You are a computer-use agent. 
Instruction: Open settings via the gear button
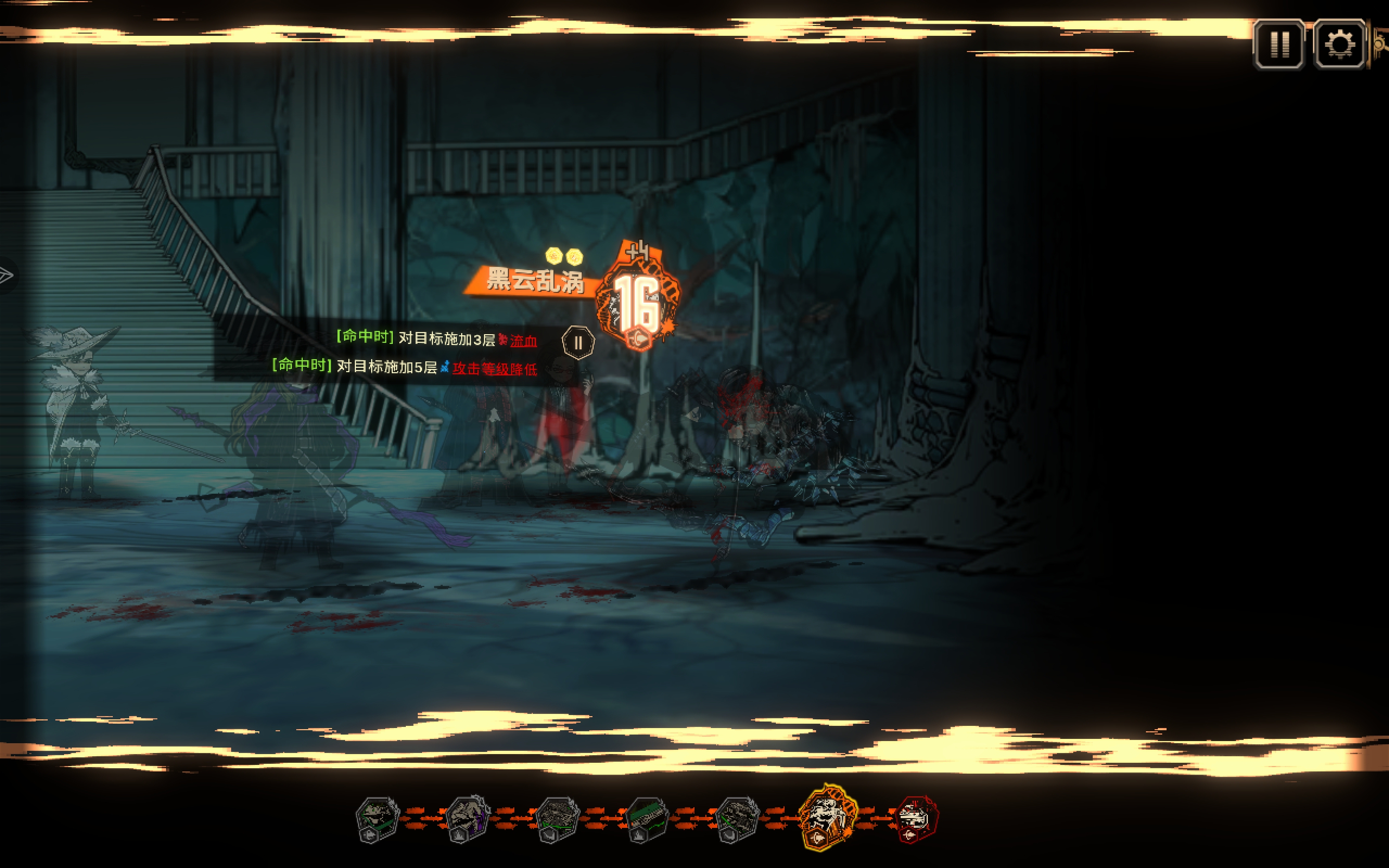pos(1339,44)
